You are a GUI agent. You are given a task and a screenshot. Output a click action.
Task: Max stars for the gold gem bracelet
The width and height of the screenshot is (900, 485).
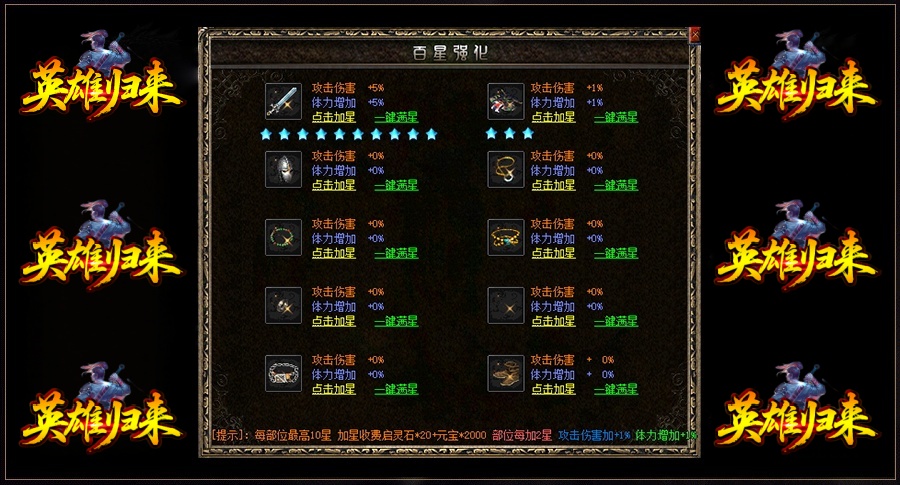tap(616, 253)
